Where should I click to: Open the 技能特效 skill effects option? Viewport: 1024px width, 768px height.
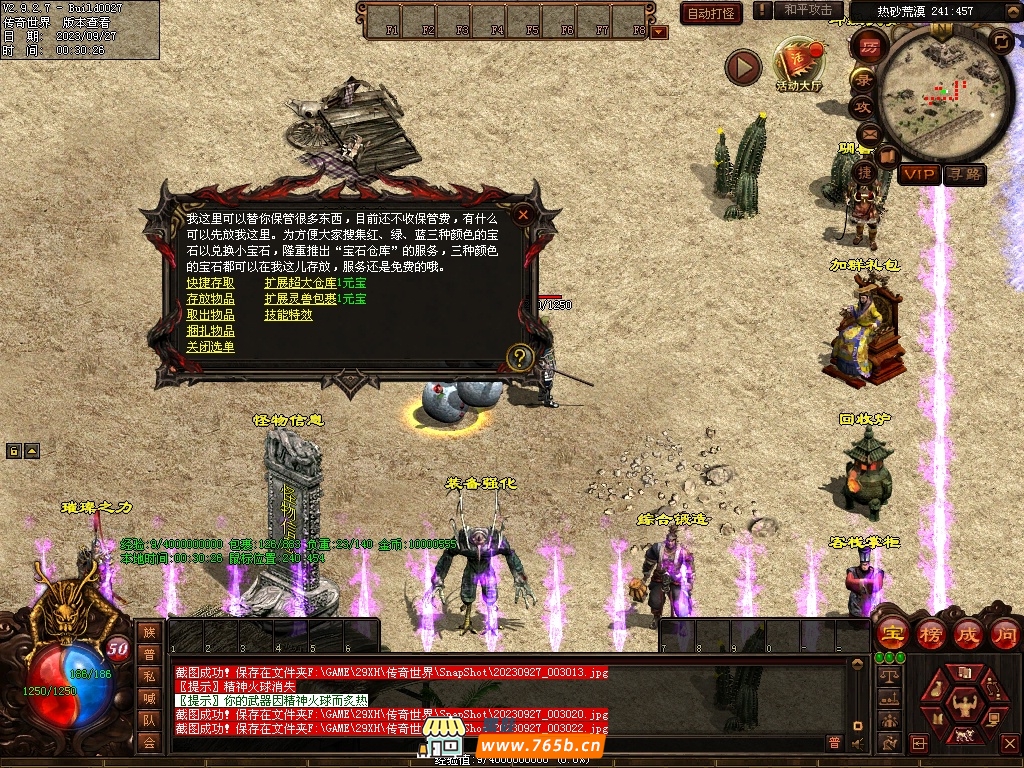288,315
